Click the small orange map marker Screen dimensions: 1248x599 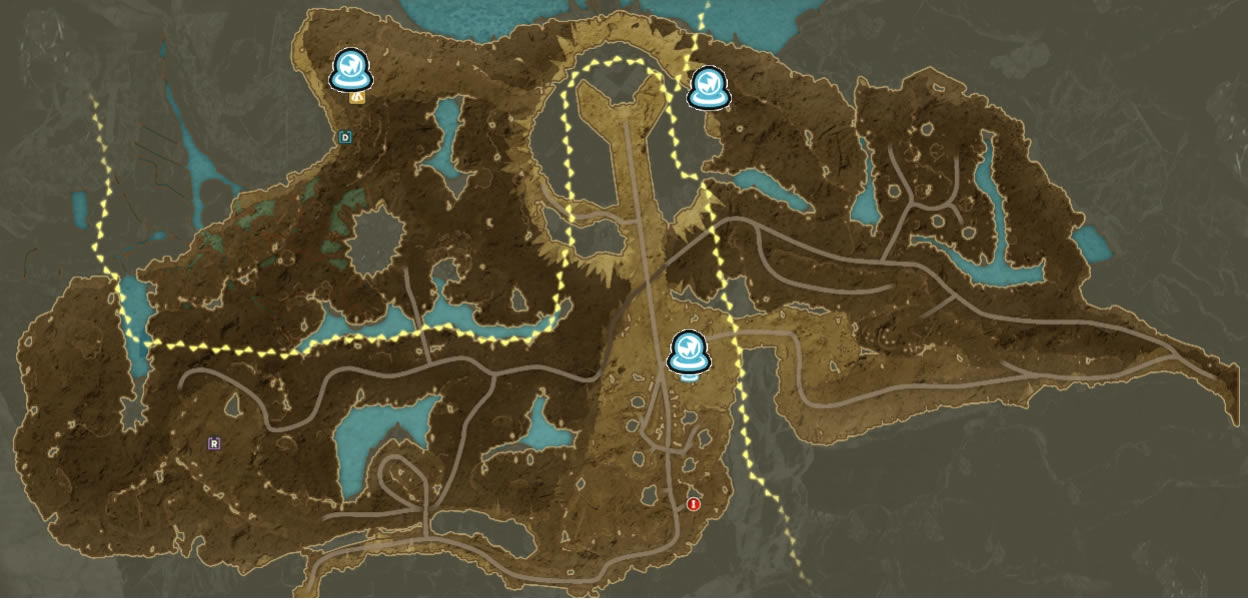[357, 98]
